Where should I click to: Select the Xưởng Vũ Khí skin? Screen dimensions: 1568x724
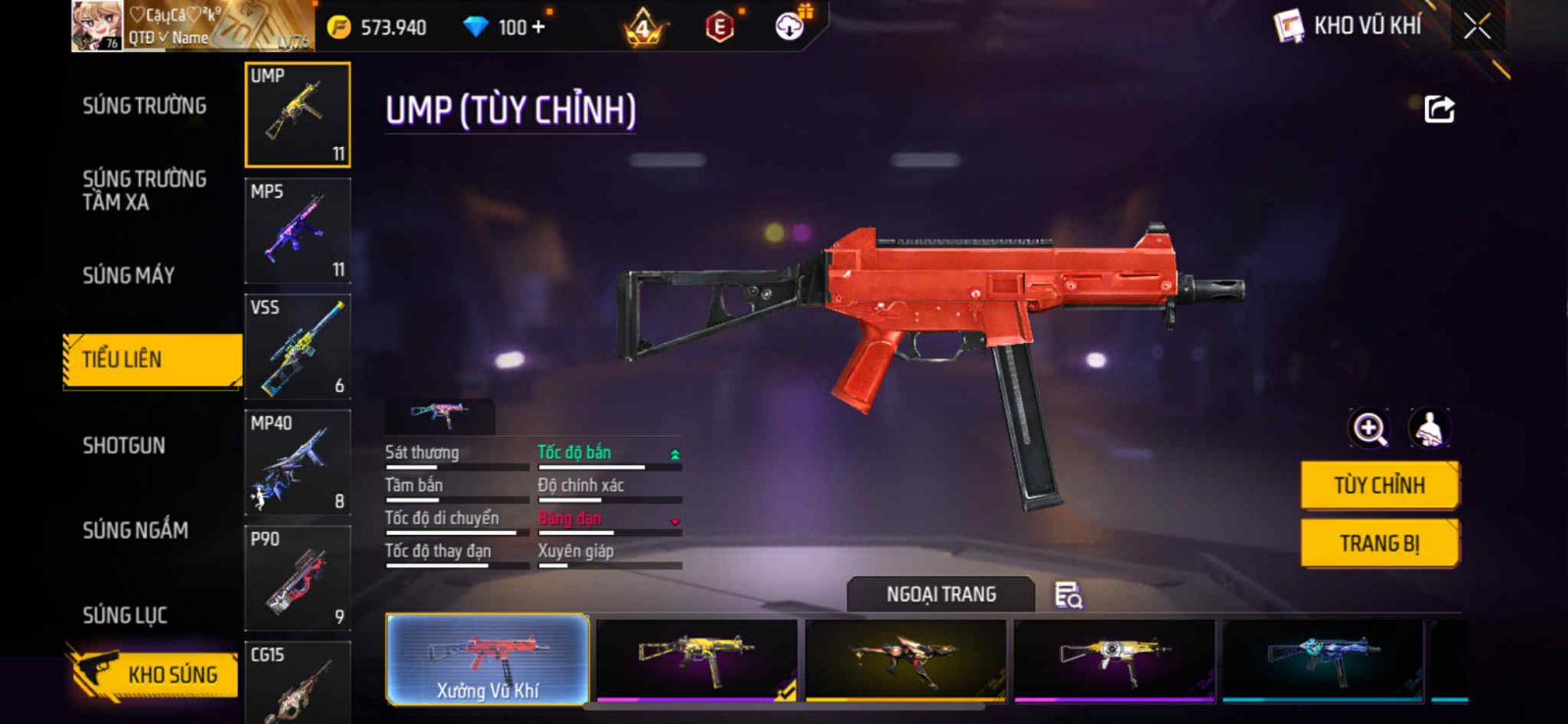[x=487, y=658]
